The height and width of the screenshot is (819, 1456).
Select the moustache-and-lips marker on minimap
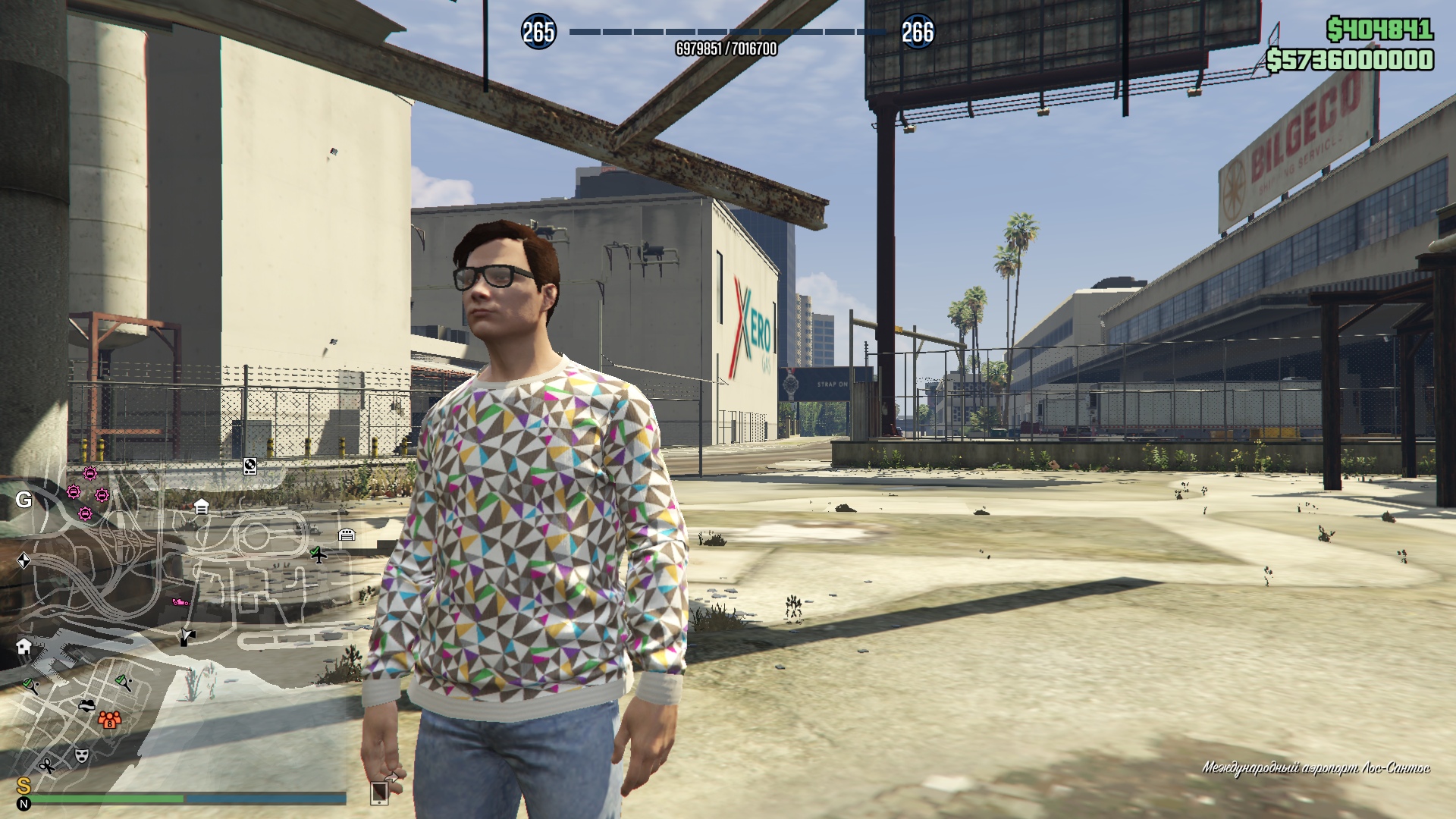point(87,705)
